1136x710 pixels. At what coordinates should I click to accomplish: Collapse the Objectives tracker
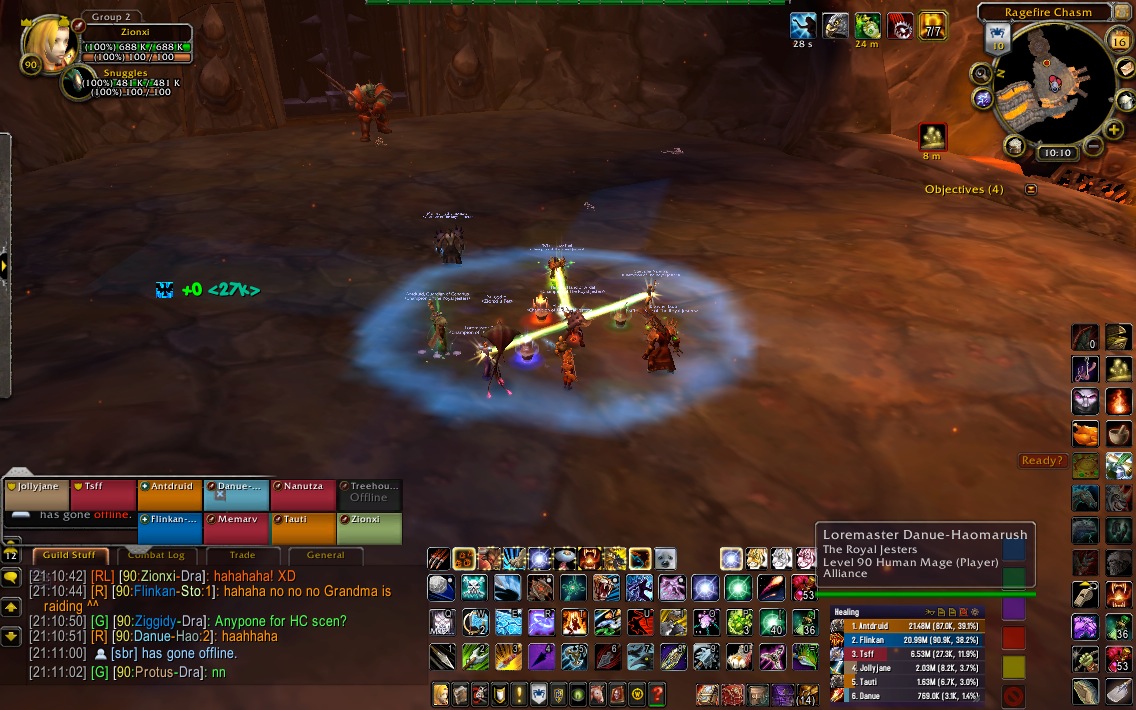click(1031, 189)
